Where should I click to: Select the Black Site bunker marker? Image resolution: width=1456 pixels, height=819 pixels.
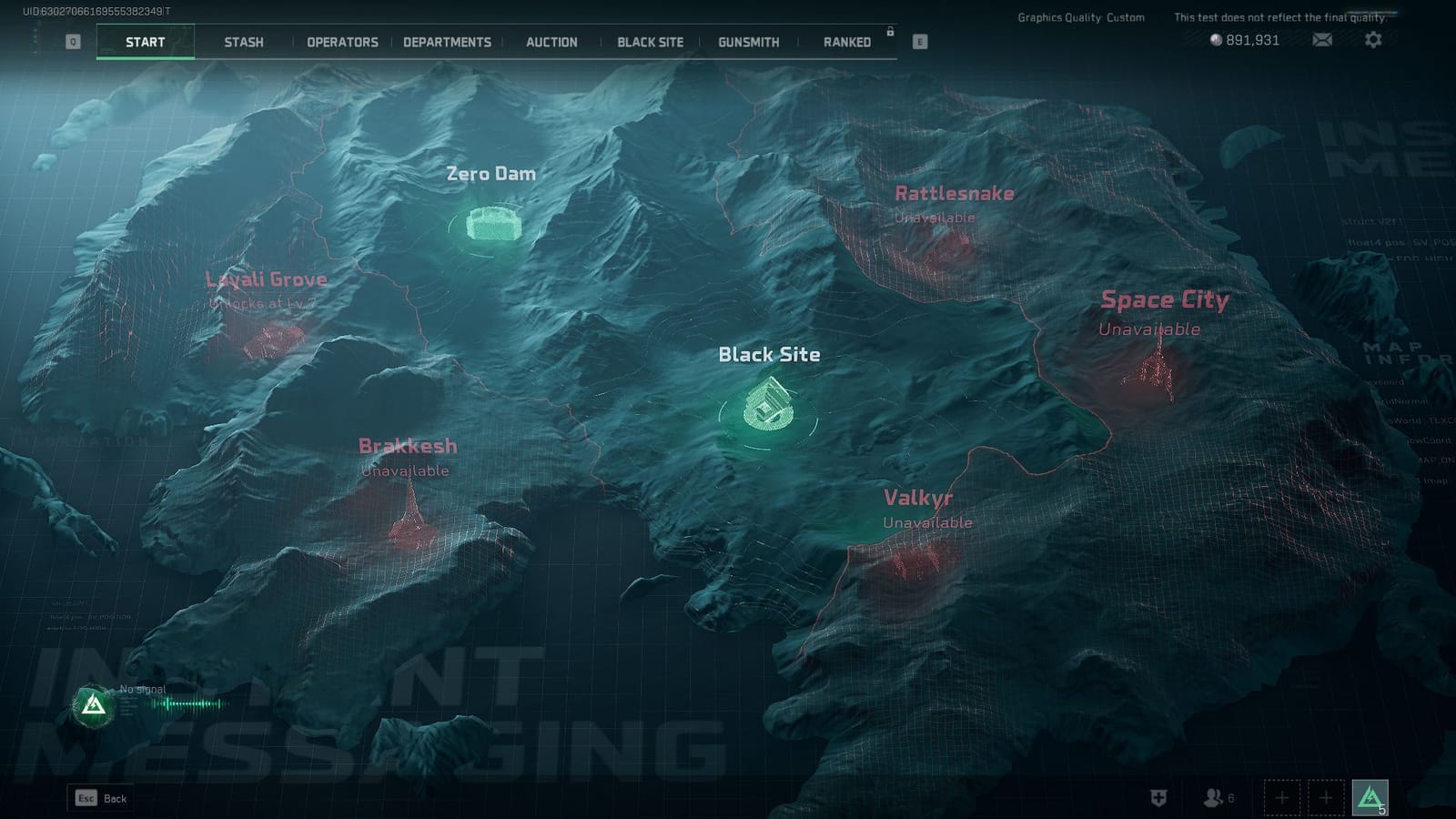click(767, 405)
